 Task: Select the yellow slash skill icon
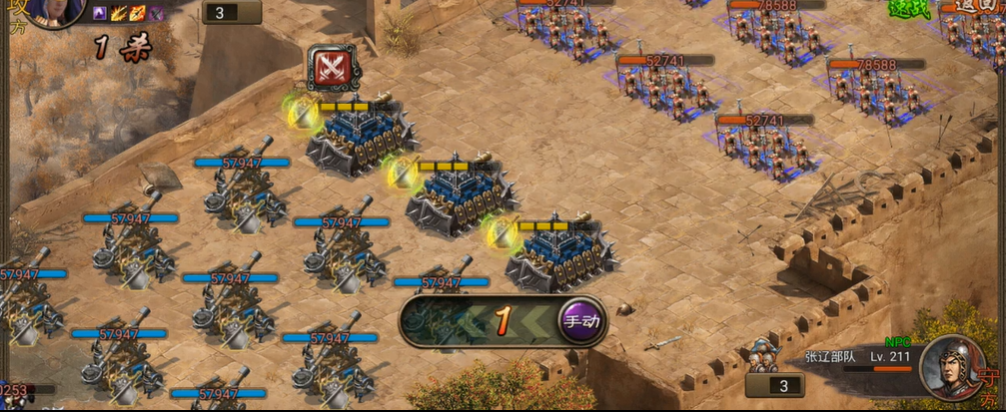119,14
